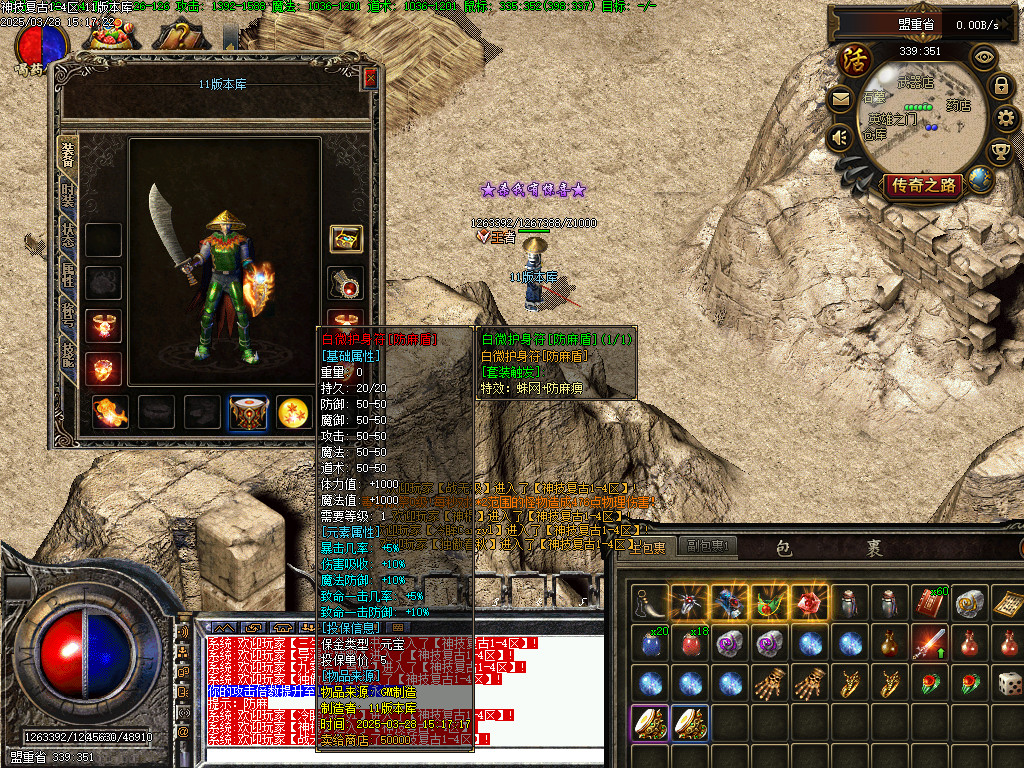Select the drum amulet equipment slot
1024x768 pixels.
pyautogui.click(x=248, y=412)
